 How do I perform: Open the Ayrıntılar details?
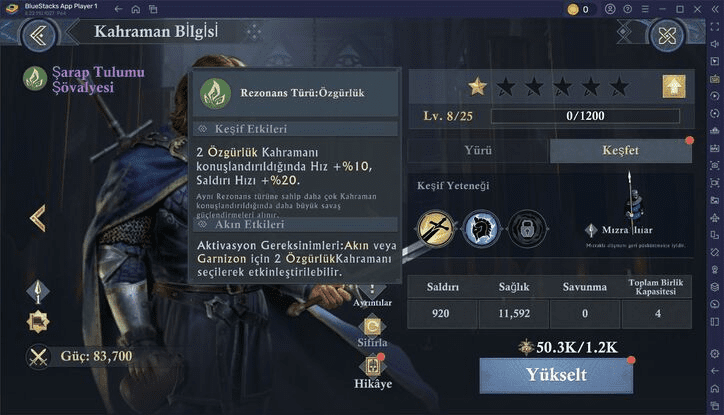click(372, 298)
